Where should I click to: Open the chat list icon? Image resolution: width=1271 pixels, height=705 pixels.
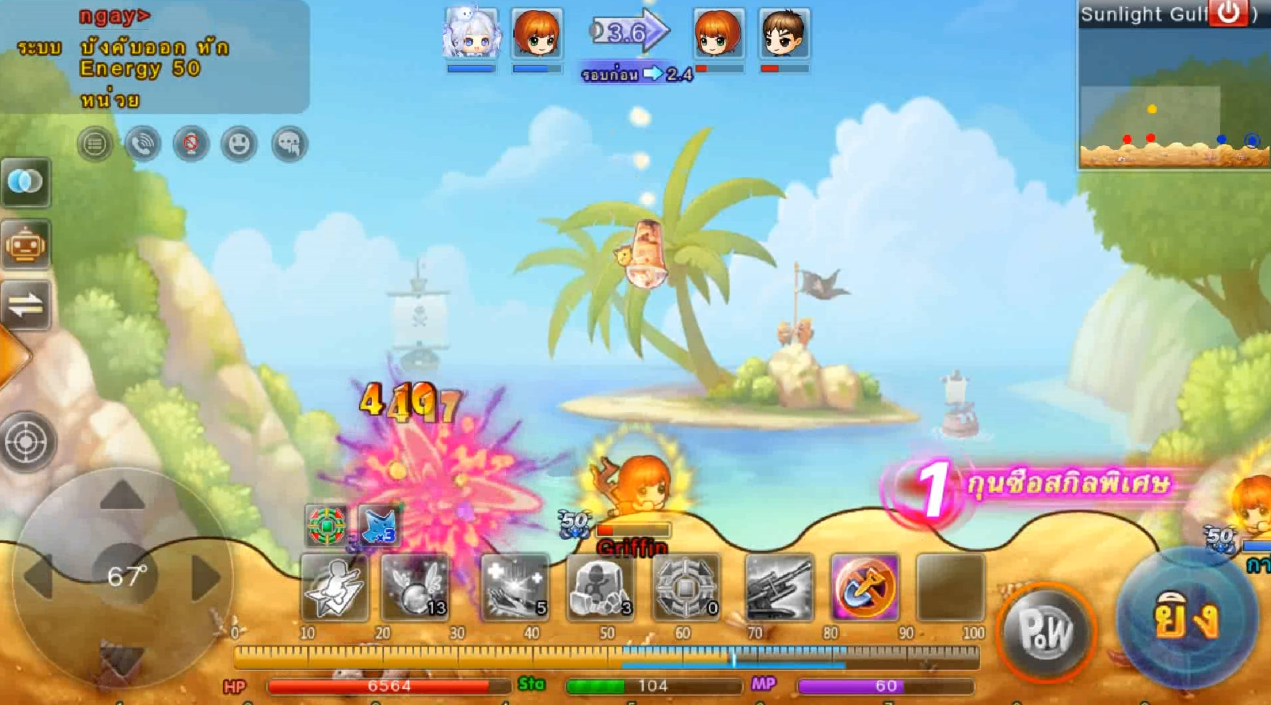tap(95, 145)
